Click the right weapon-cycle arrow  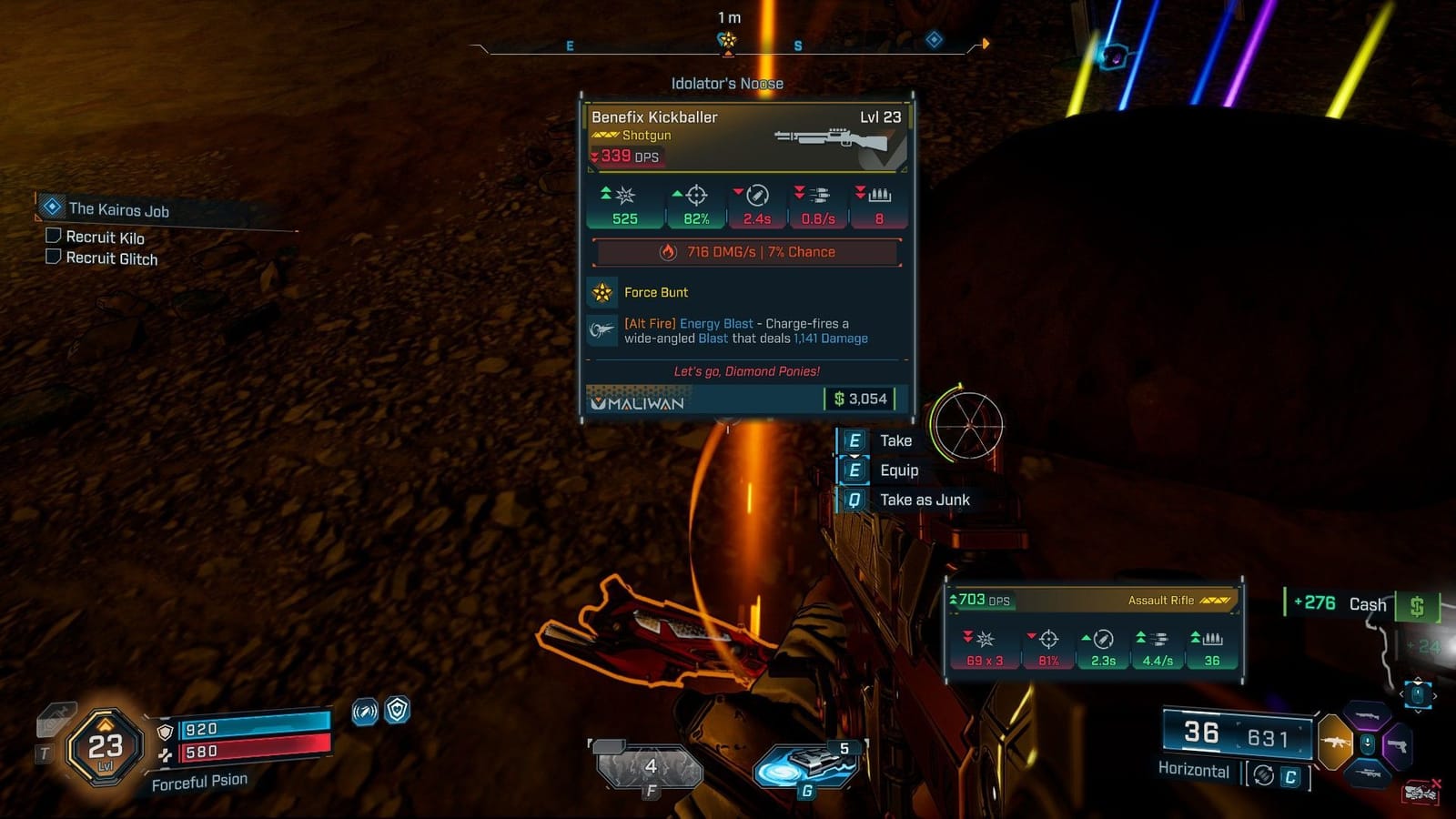[x=1435, y=695]
